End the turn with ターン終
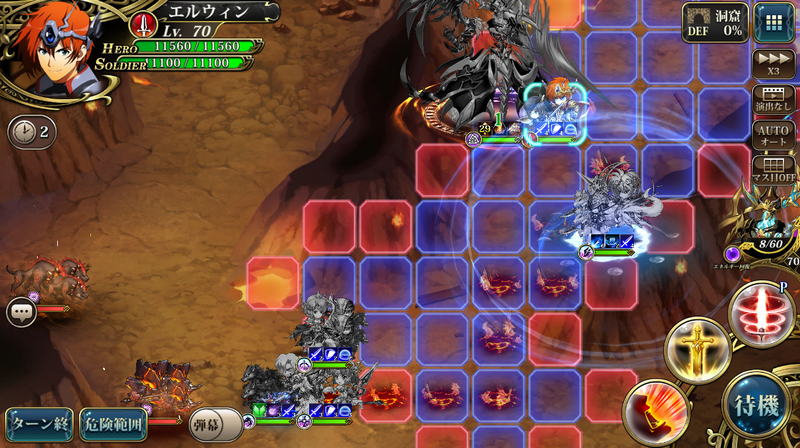The width and height of the screenshot is (800, 448). 38,423
